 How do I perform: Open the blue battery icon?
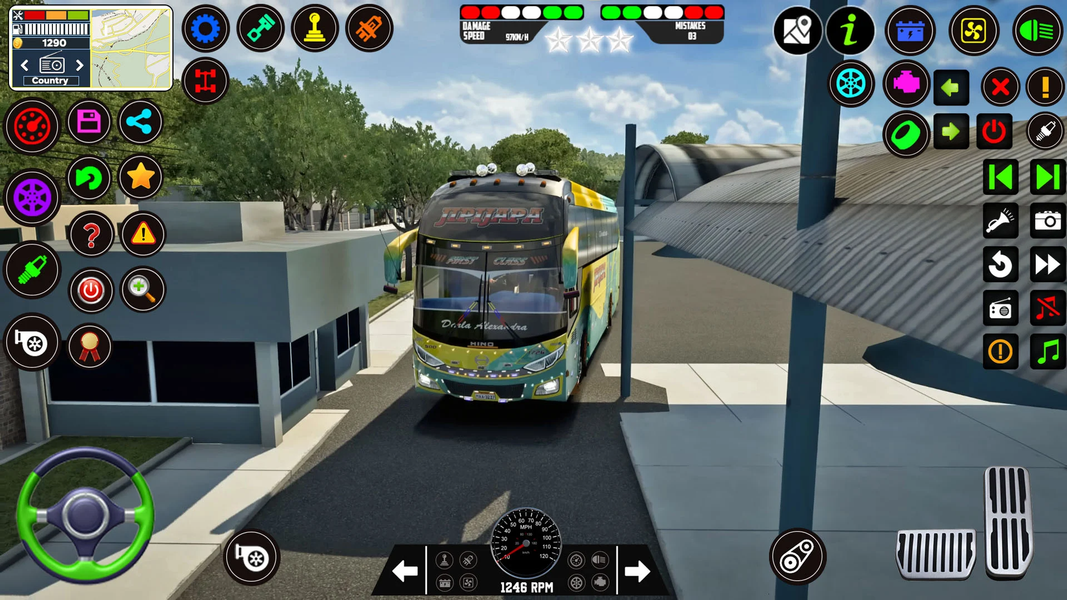(910, 30)
